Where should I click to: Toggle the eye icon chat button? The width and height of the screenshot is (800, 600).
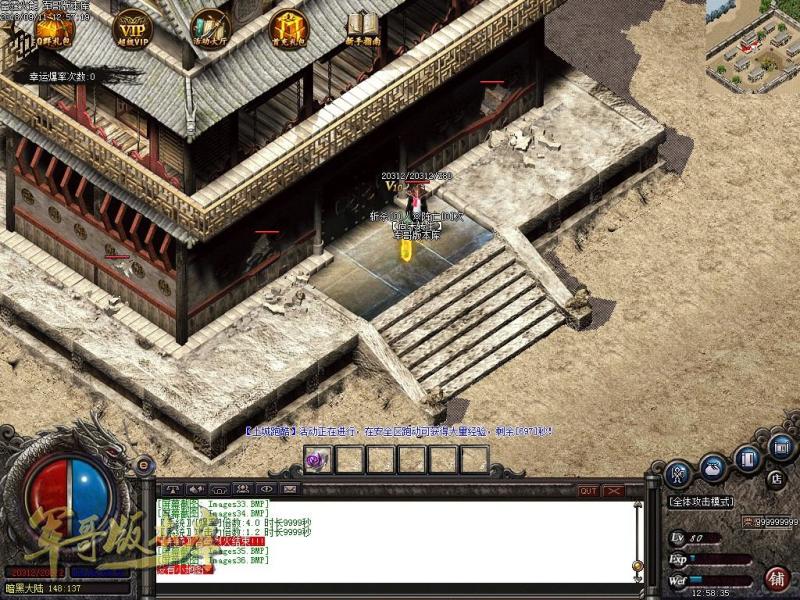tap(266, 489)
